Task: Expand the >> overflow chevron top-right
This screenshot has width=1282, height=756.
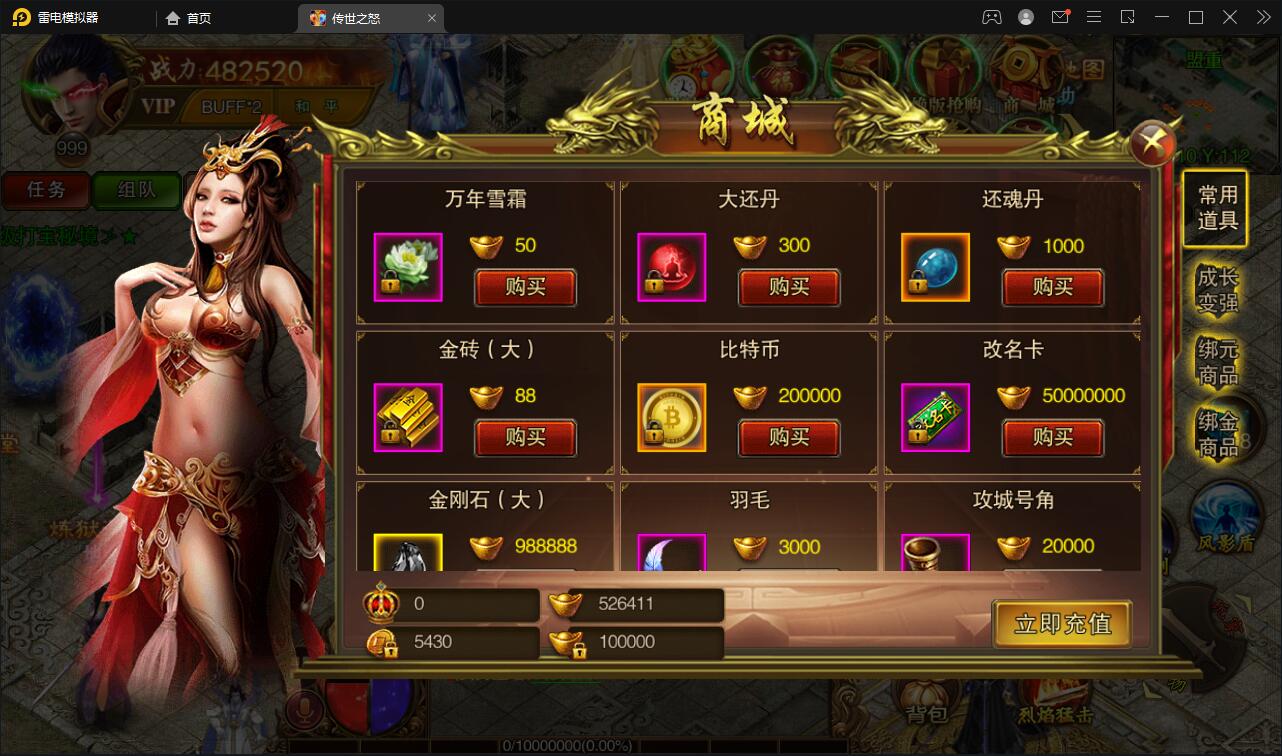Action: pos(1263,15)
